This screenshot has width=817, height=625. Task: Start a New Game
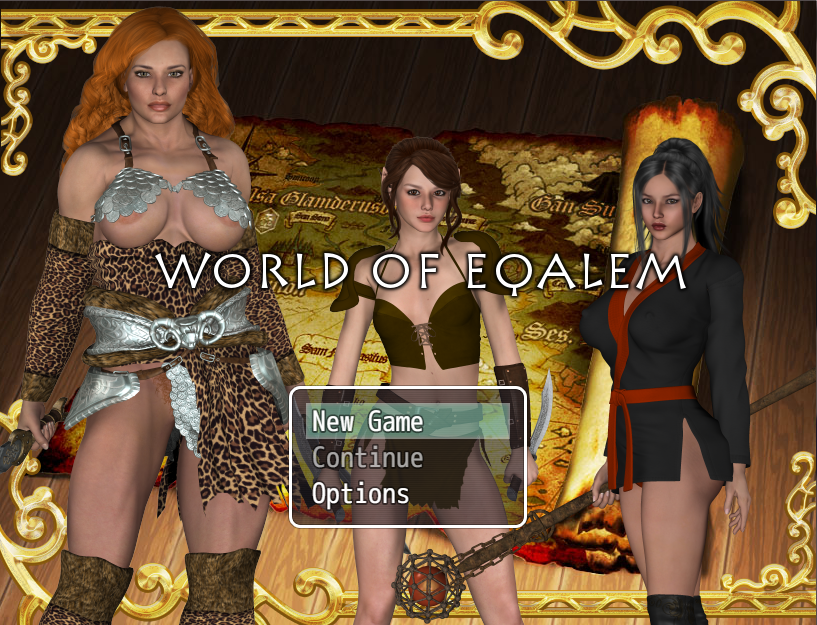367,422
